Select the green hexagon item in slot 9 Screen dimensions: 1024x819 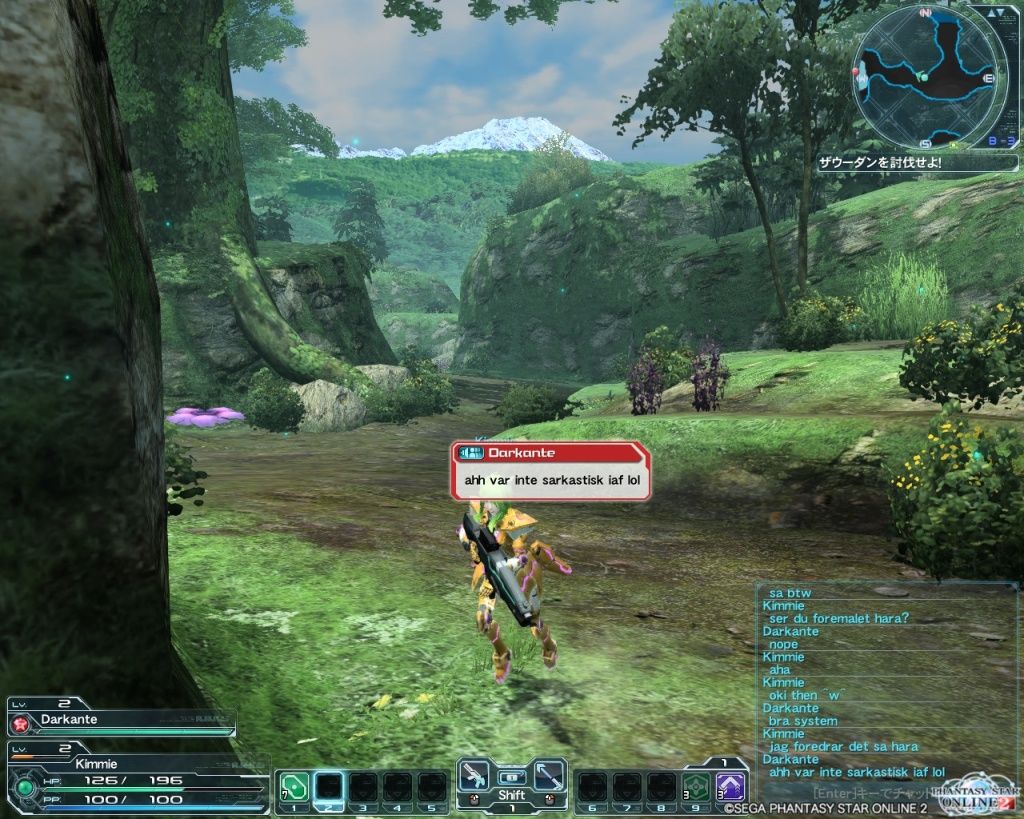click(x=695, y=784)
